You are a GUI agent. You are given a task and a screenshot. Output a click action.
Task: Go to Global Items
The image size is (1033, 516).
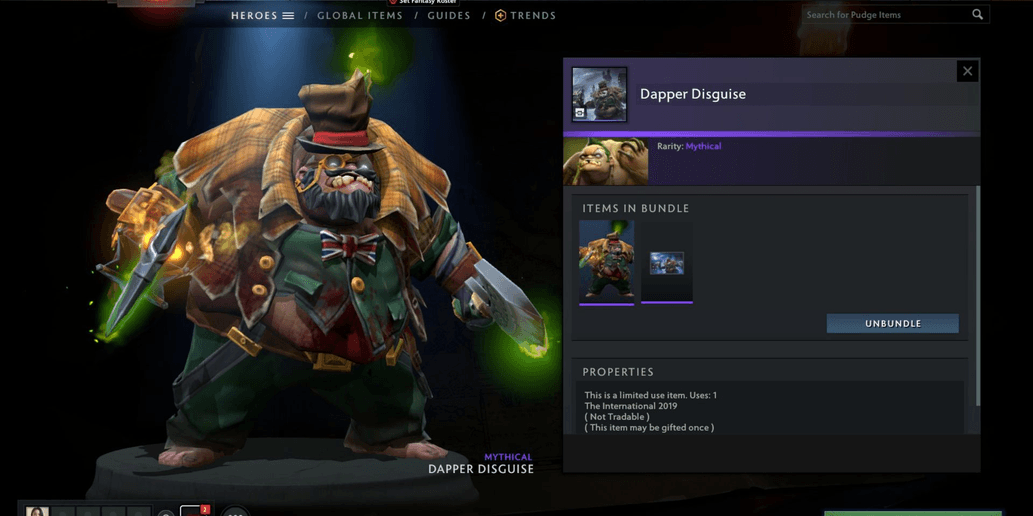point(360,16)
